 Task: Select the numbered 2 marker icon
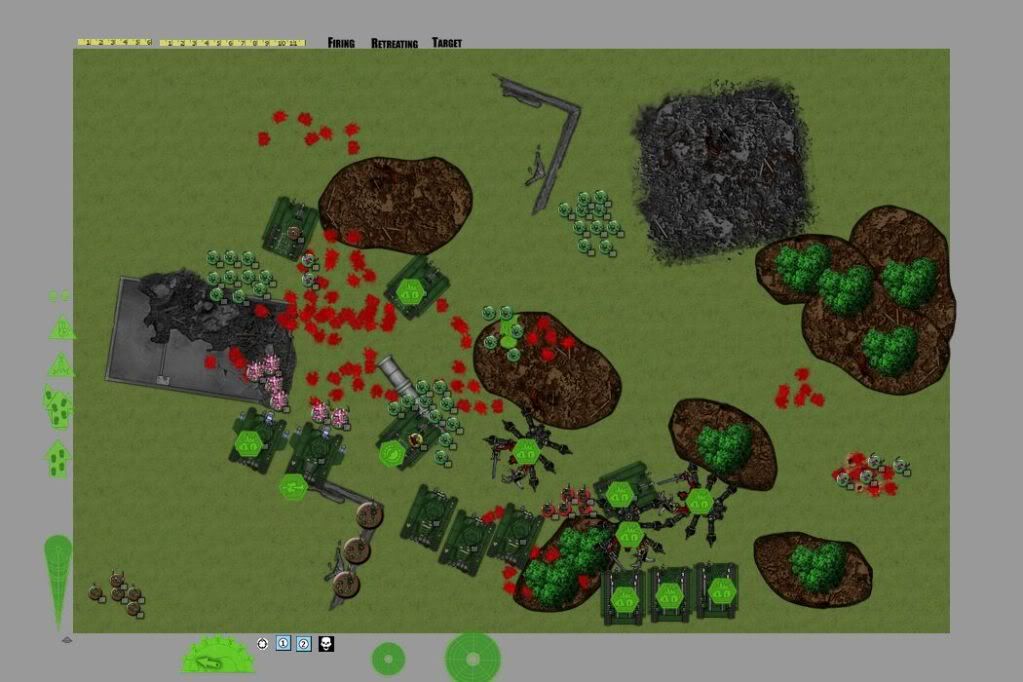304,643
